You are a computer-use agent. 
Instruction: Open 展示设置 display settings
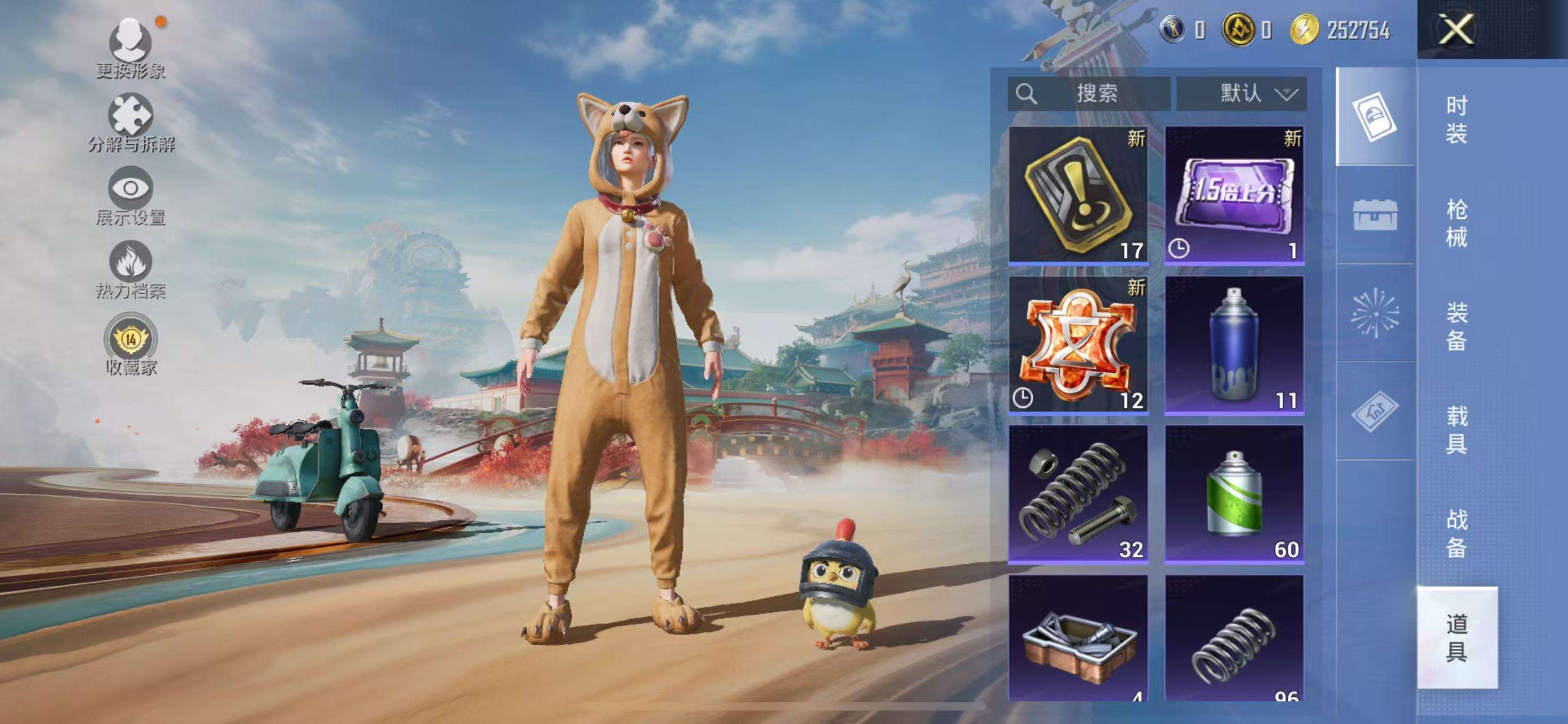pos(130,195)
